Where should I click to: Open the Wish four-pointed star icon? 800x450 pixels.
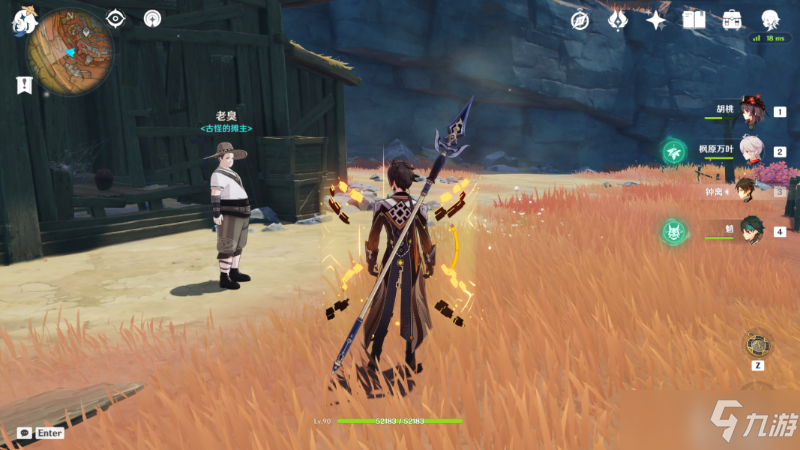[656, 20]
